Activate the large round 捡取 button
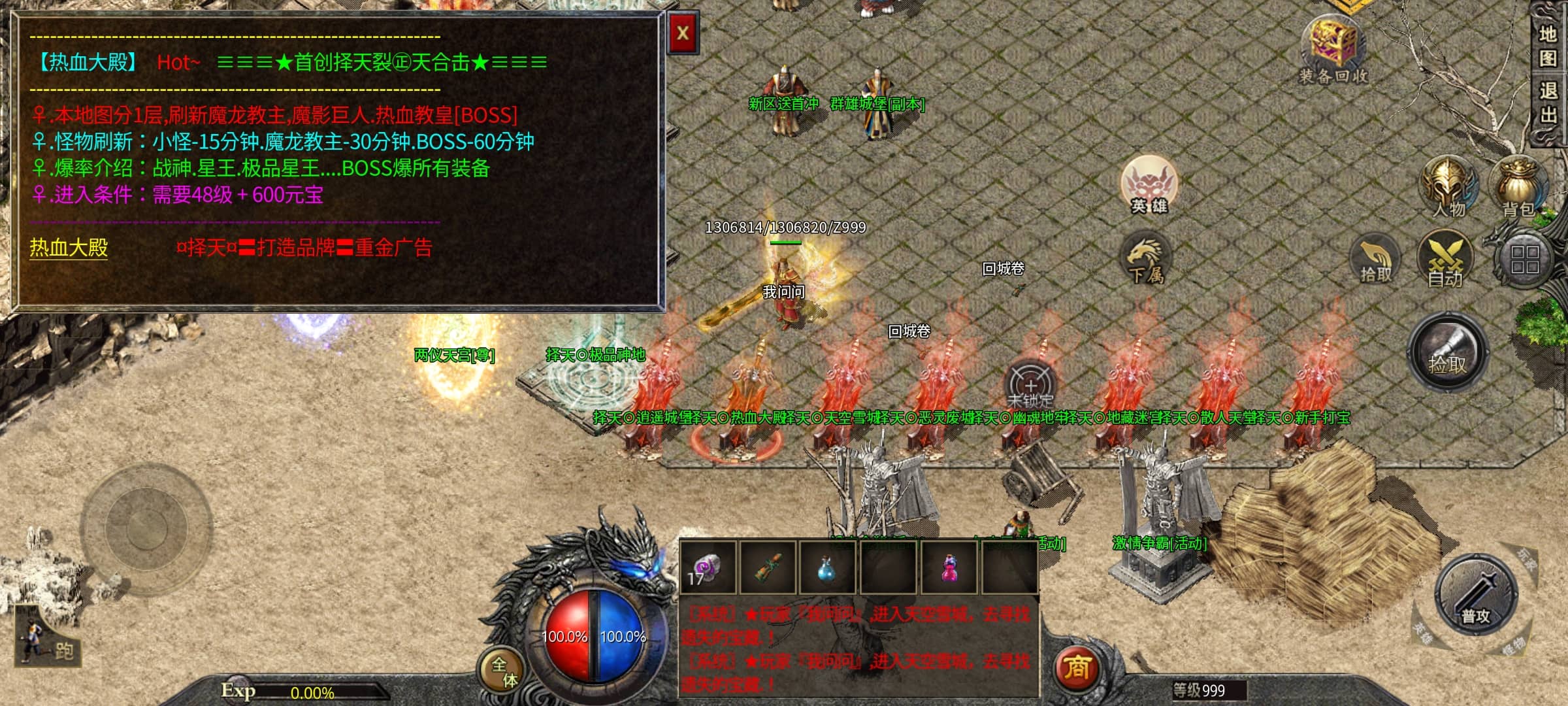Screen dimensions: 1568x706 pos(1447,352)
